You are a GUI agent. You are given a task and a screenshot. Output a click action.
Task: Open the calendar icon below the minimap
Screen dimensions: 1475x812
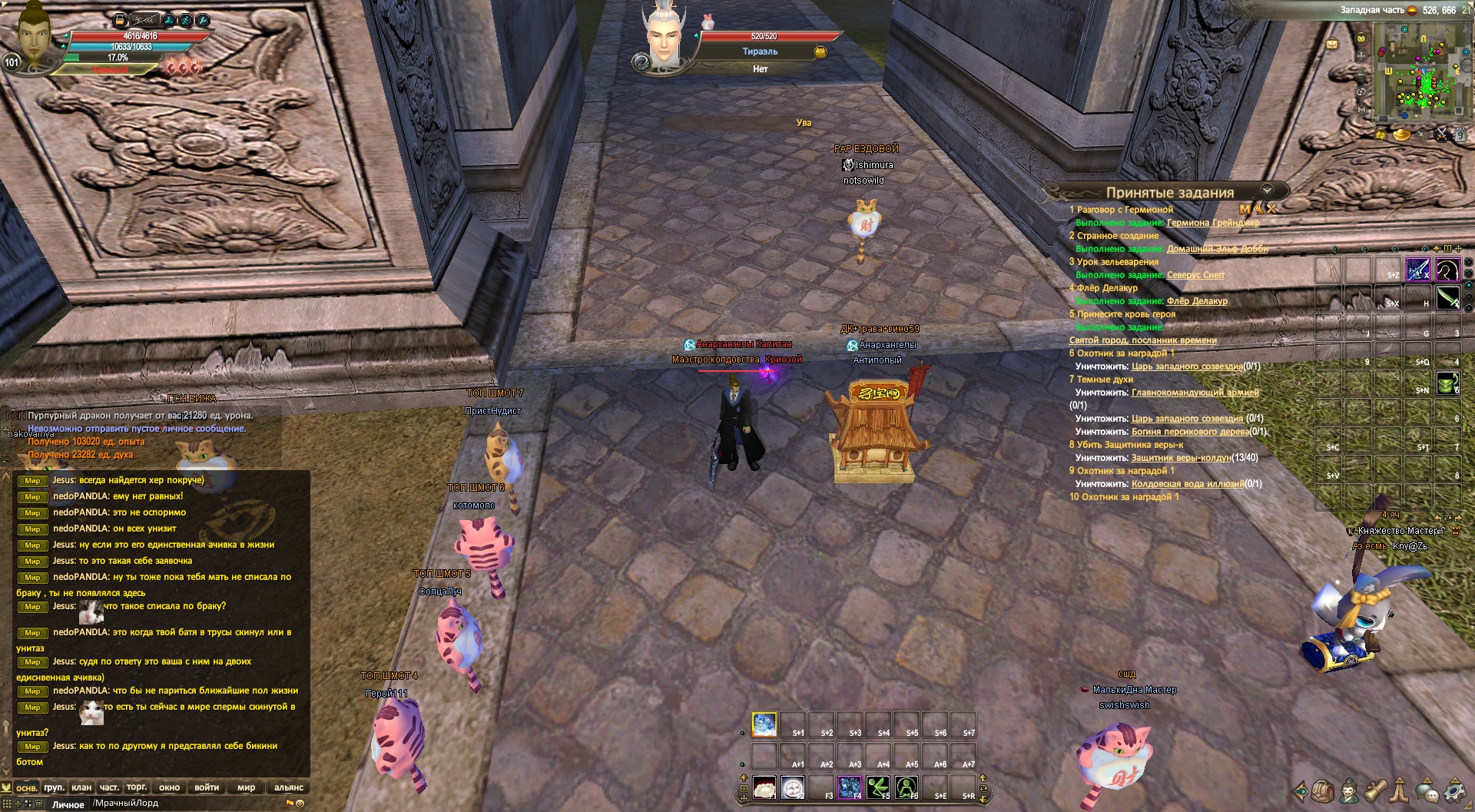[1460, 135]
